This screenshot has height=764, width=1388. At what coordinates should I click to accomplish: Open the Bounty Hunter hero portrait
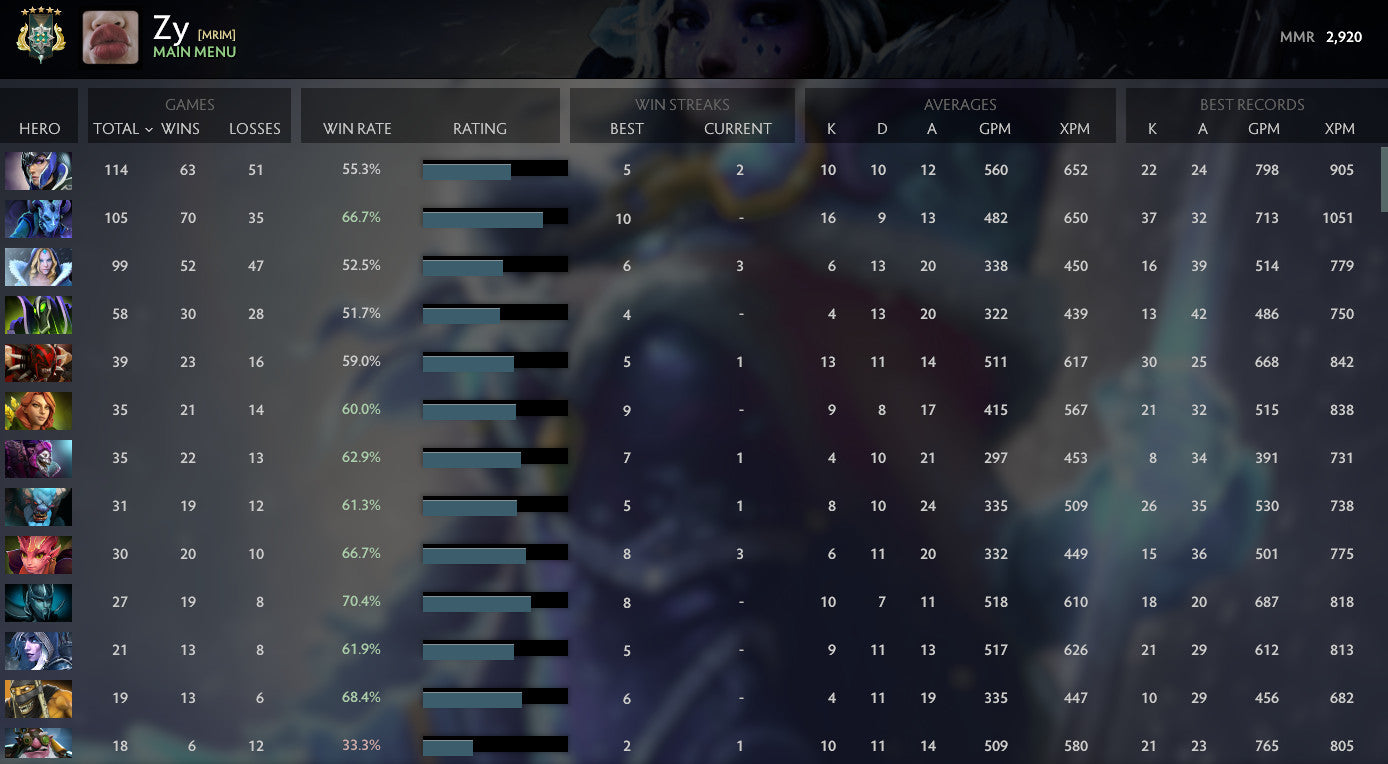click(x=38, y=698)
